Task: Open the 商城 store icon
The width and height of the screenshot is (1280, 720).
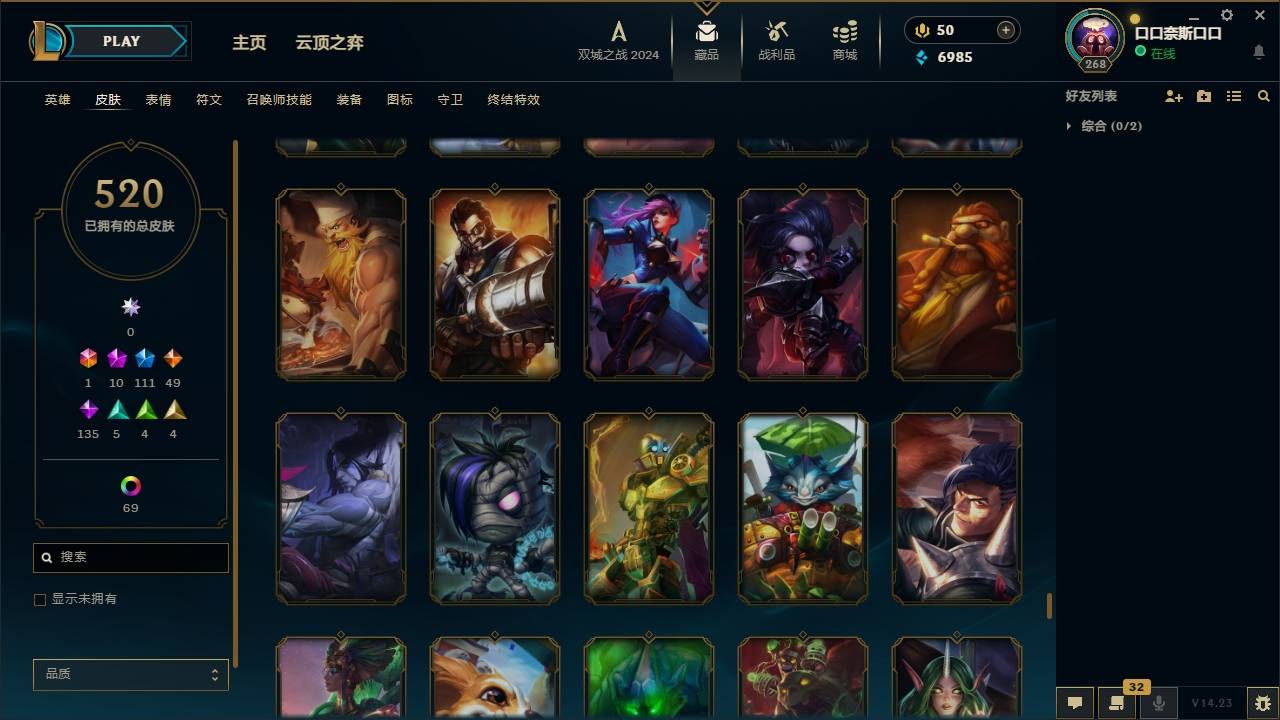Action: pyautogui.click(x=843, y=40)
